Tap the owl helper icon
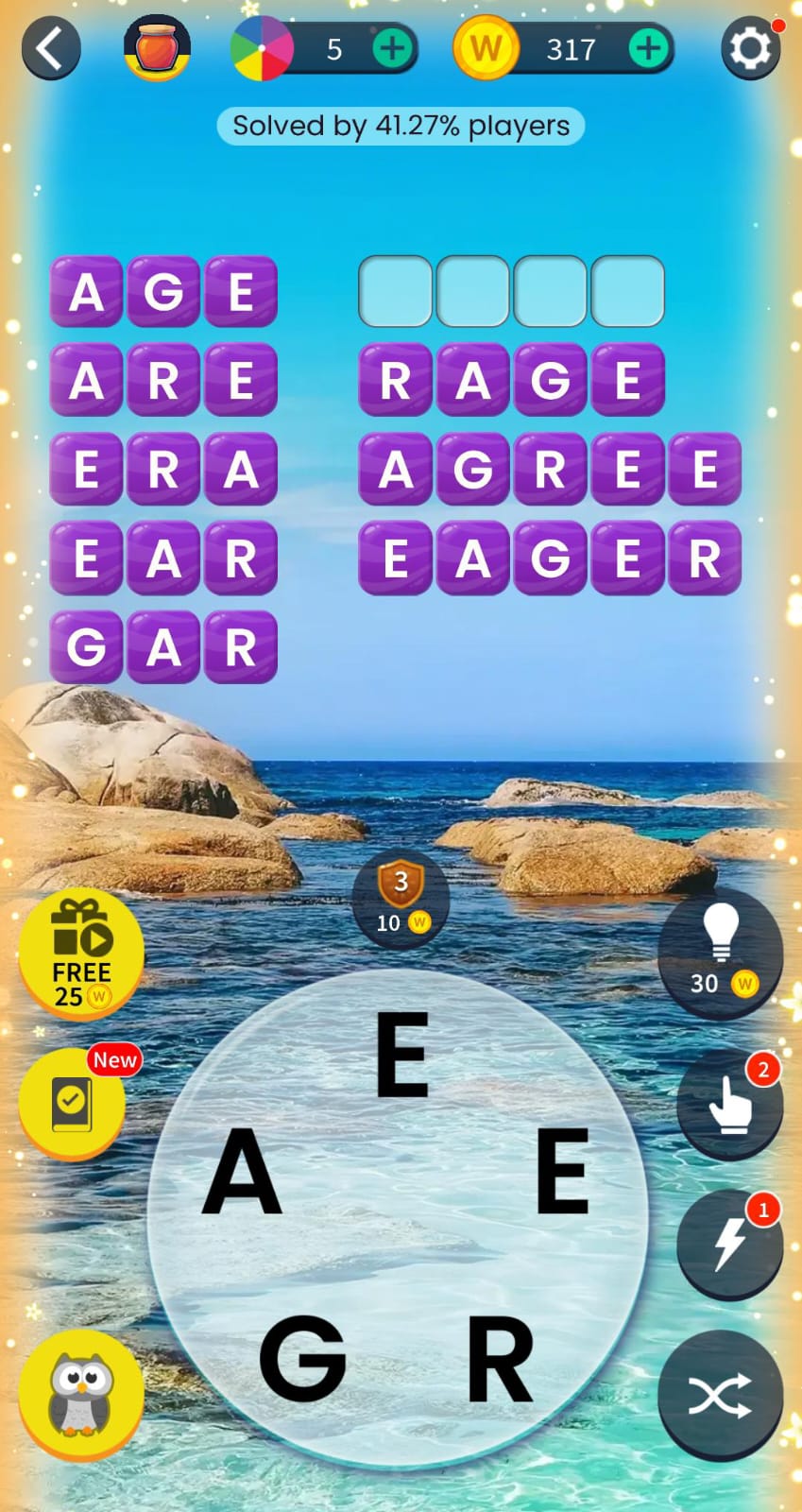The height and width of the screenshot is (1512, 802). pos(81,1394)
